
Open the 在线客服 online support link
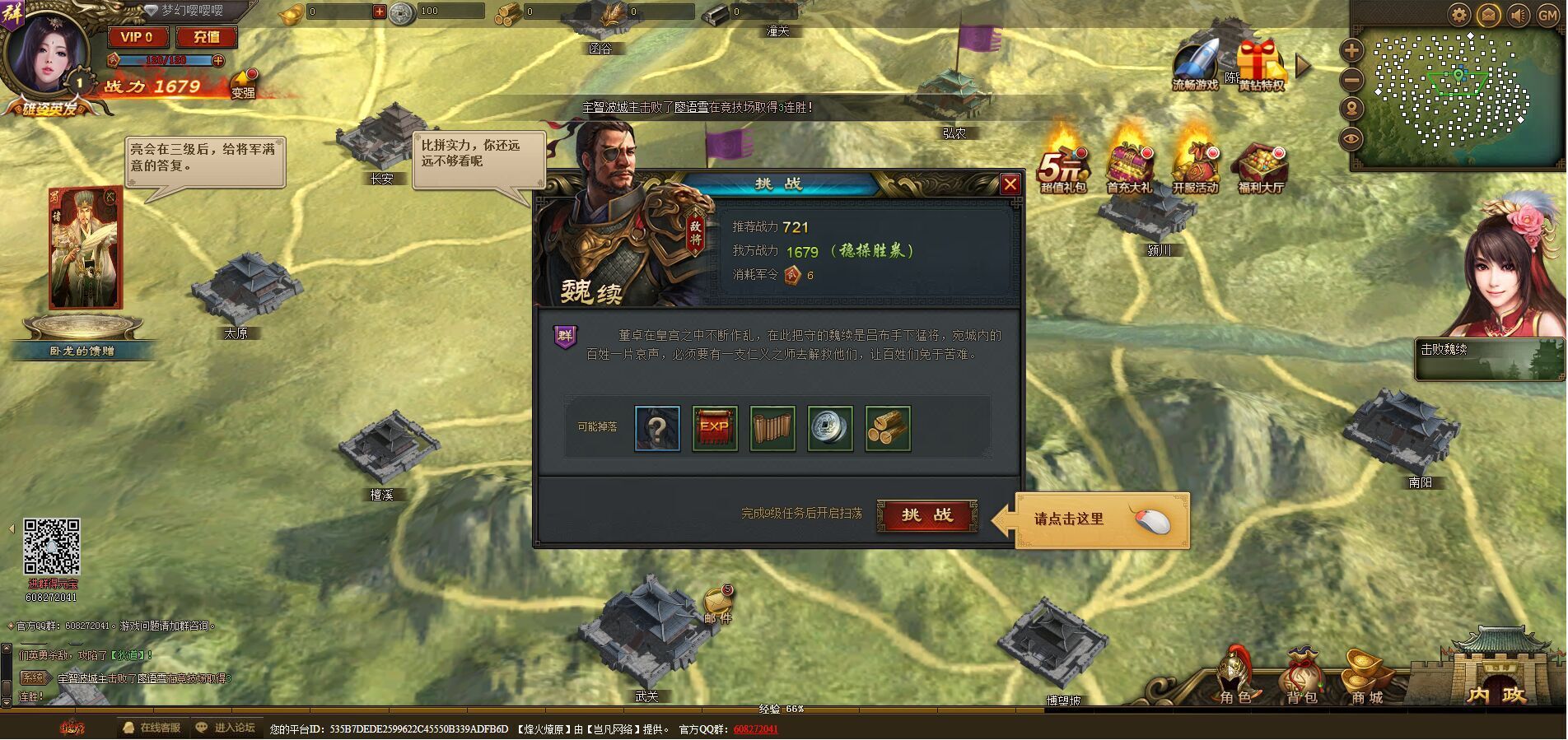pos(152,728)
